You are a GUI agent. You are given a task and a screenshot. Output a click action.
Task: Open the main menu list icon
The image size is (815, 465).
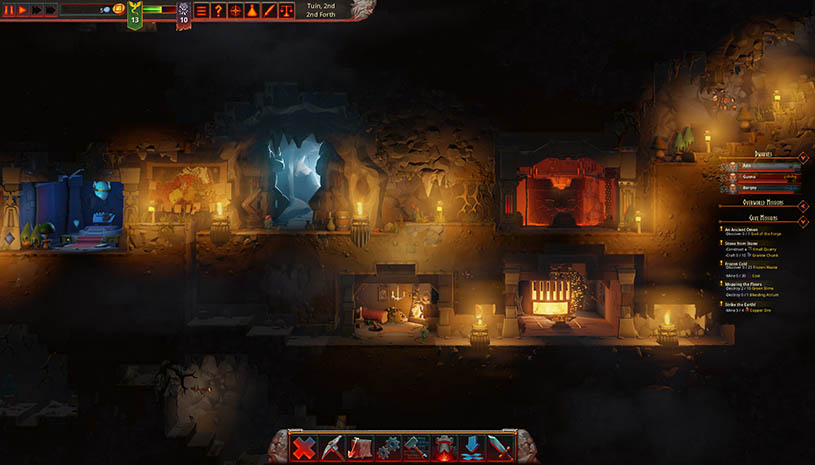(x=201, y=10)
